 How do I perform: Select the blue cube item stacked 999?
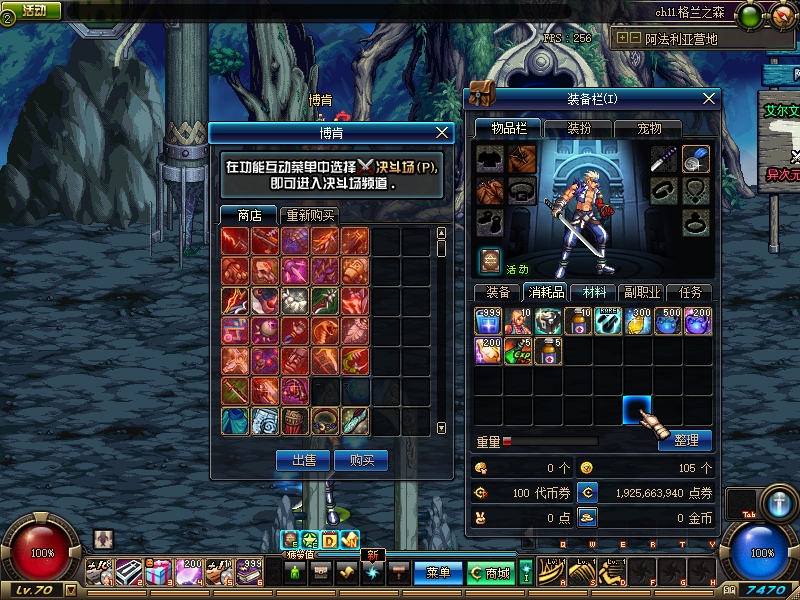click(488, 320)
